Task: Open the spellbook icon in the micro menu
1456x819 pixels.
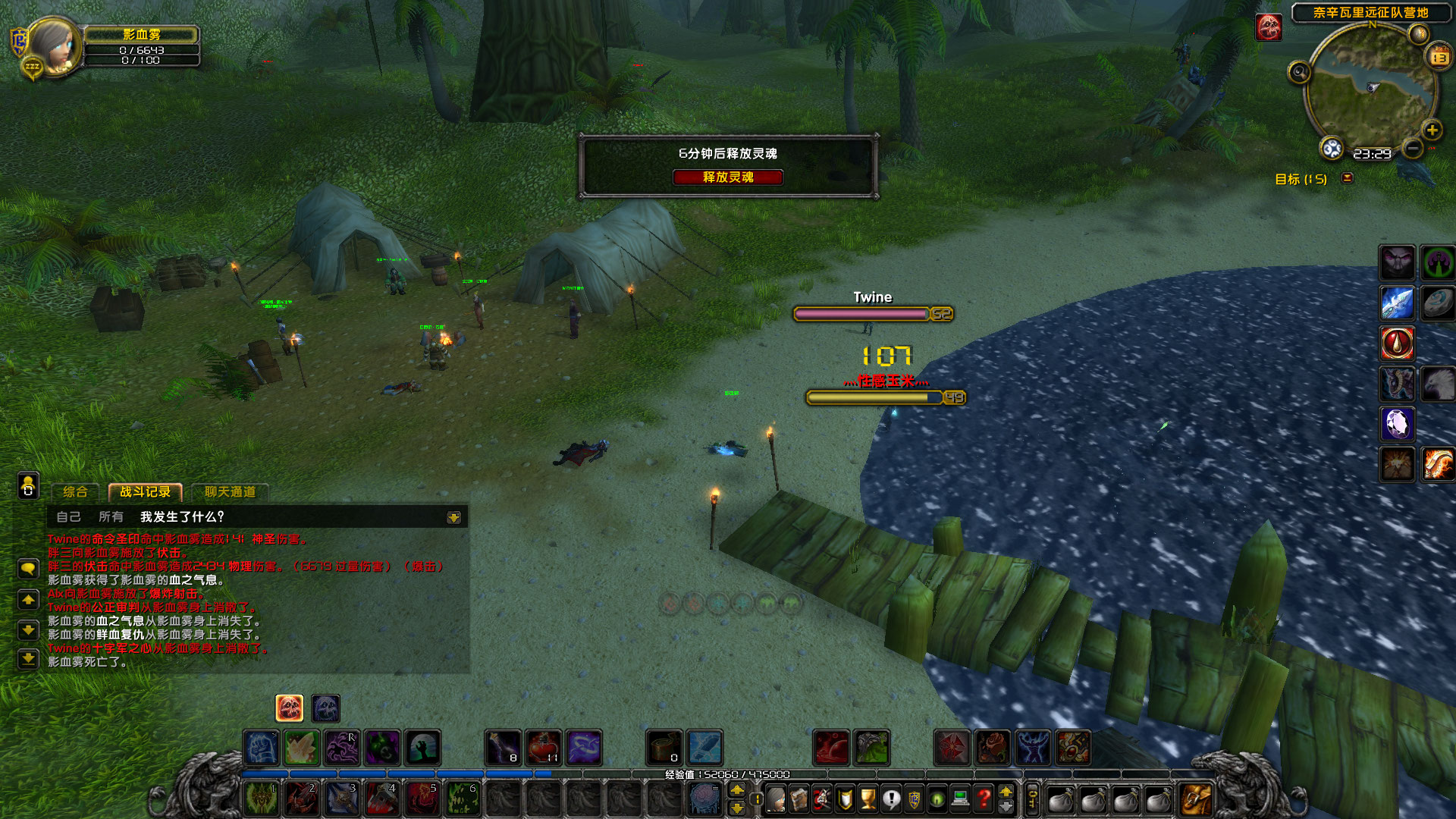Action: tap(799, 798)
